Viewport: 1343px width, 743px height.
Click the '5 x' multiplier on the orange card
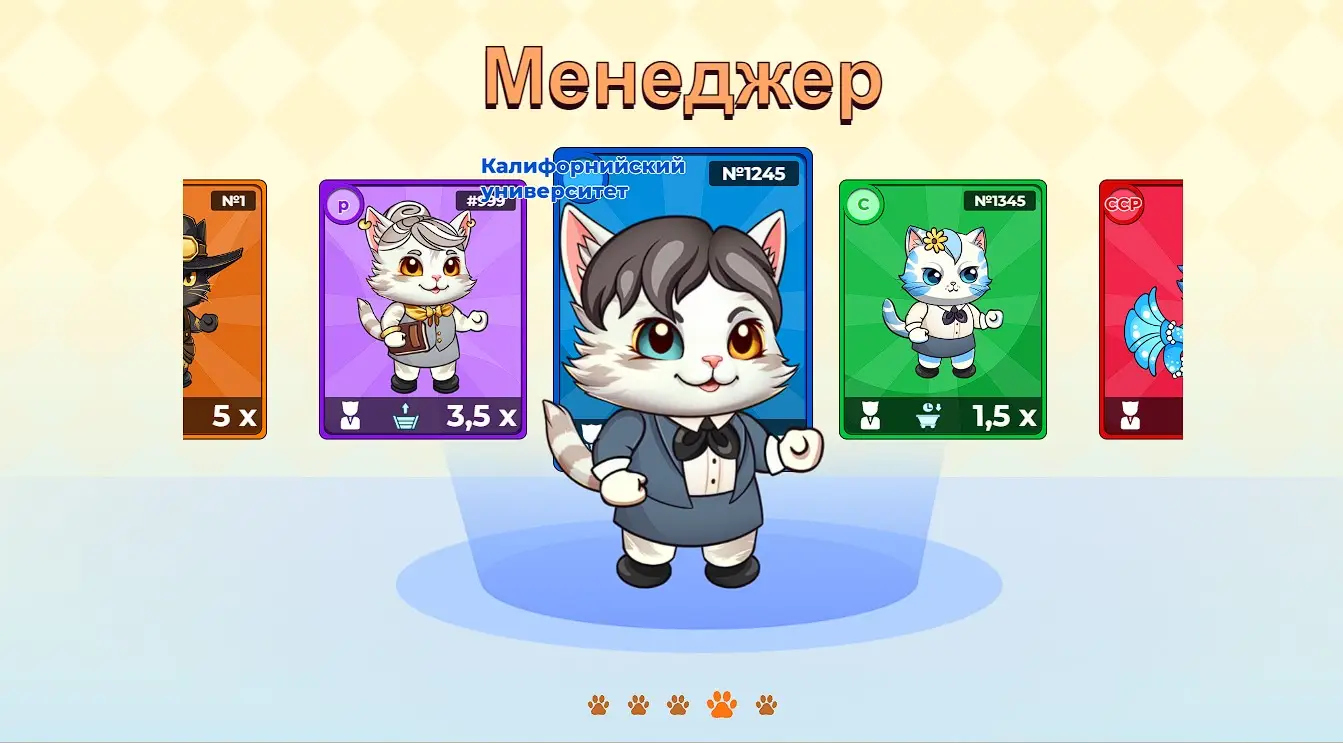pos(234,417)
